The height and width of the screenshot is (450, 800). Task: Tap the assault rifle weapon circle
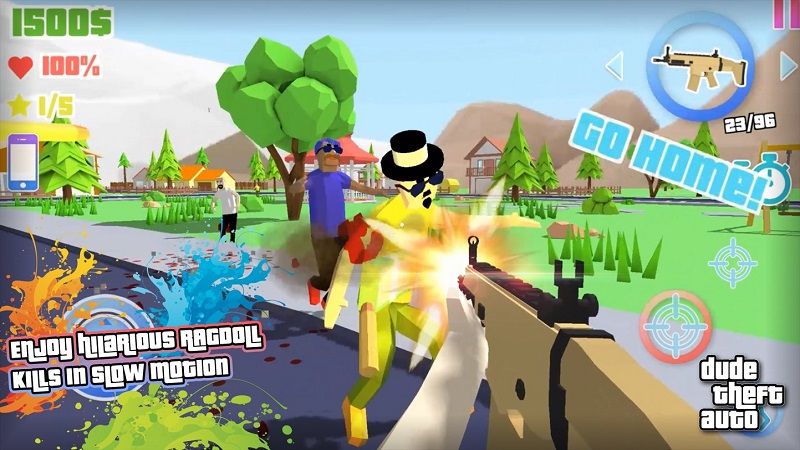pos(700,66)
